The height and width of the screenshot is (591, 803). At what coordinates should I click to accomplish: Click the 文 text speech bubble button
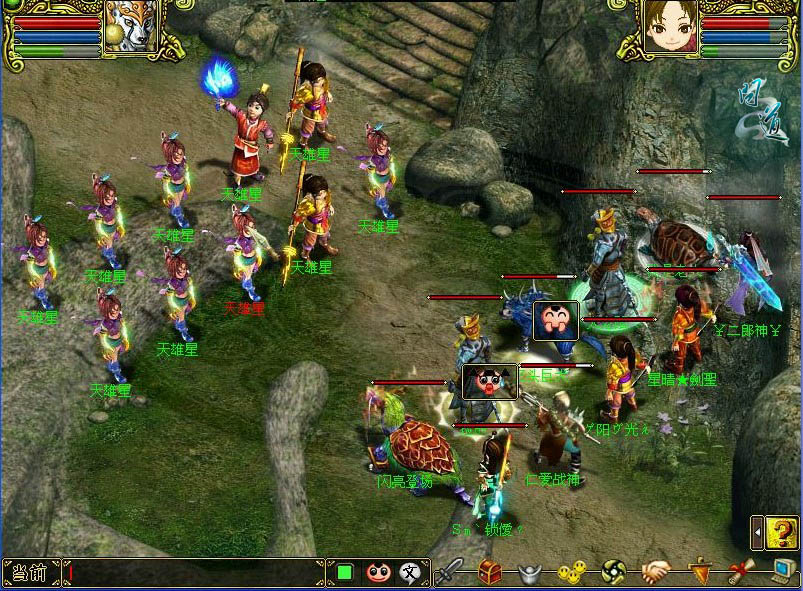(410, 573)
